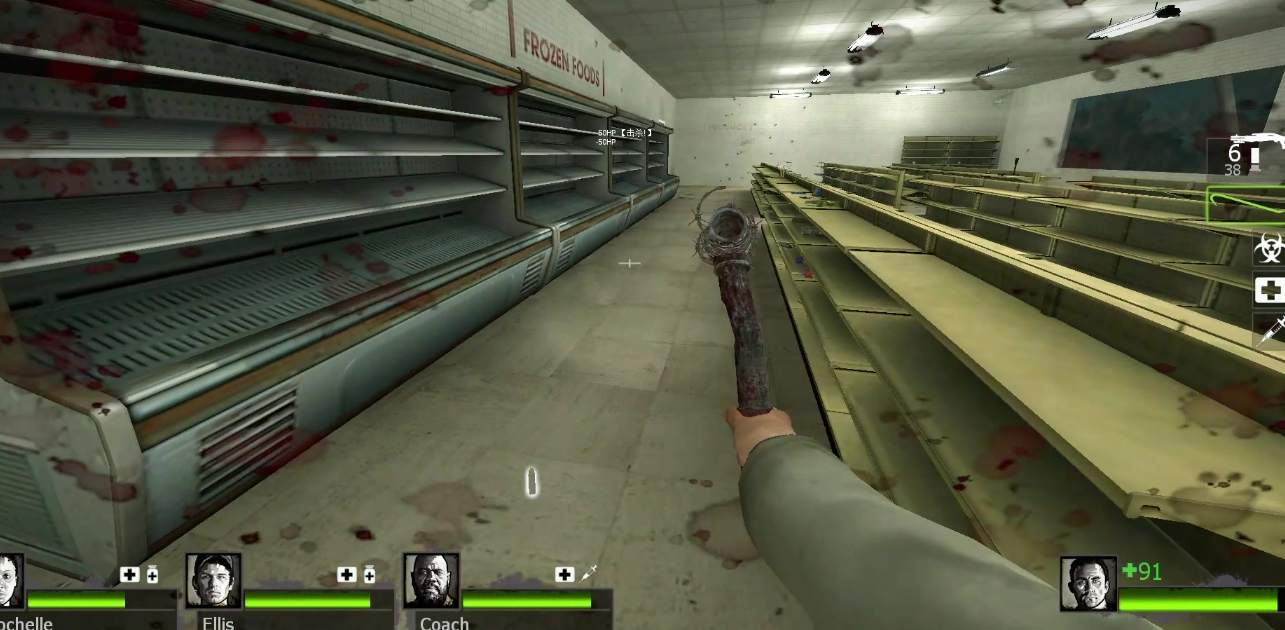This screenshot has height=630, width=1285.
Task: Select the first aid kit slot
Action: (x=1270, y=291)
